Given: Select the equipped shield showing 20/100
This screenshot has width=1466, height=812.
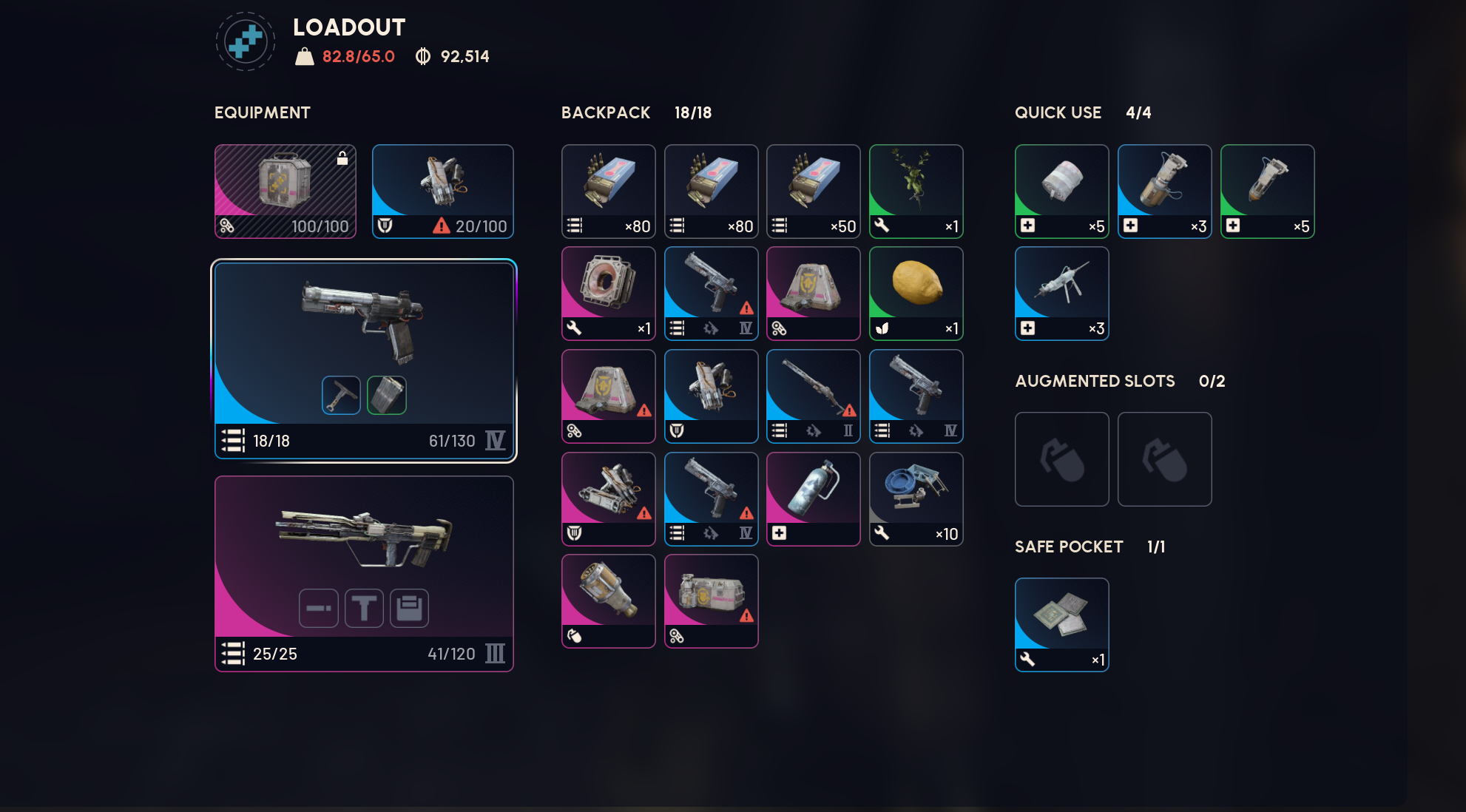Looking at the screenshot, I should 442,191.
